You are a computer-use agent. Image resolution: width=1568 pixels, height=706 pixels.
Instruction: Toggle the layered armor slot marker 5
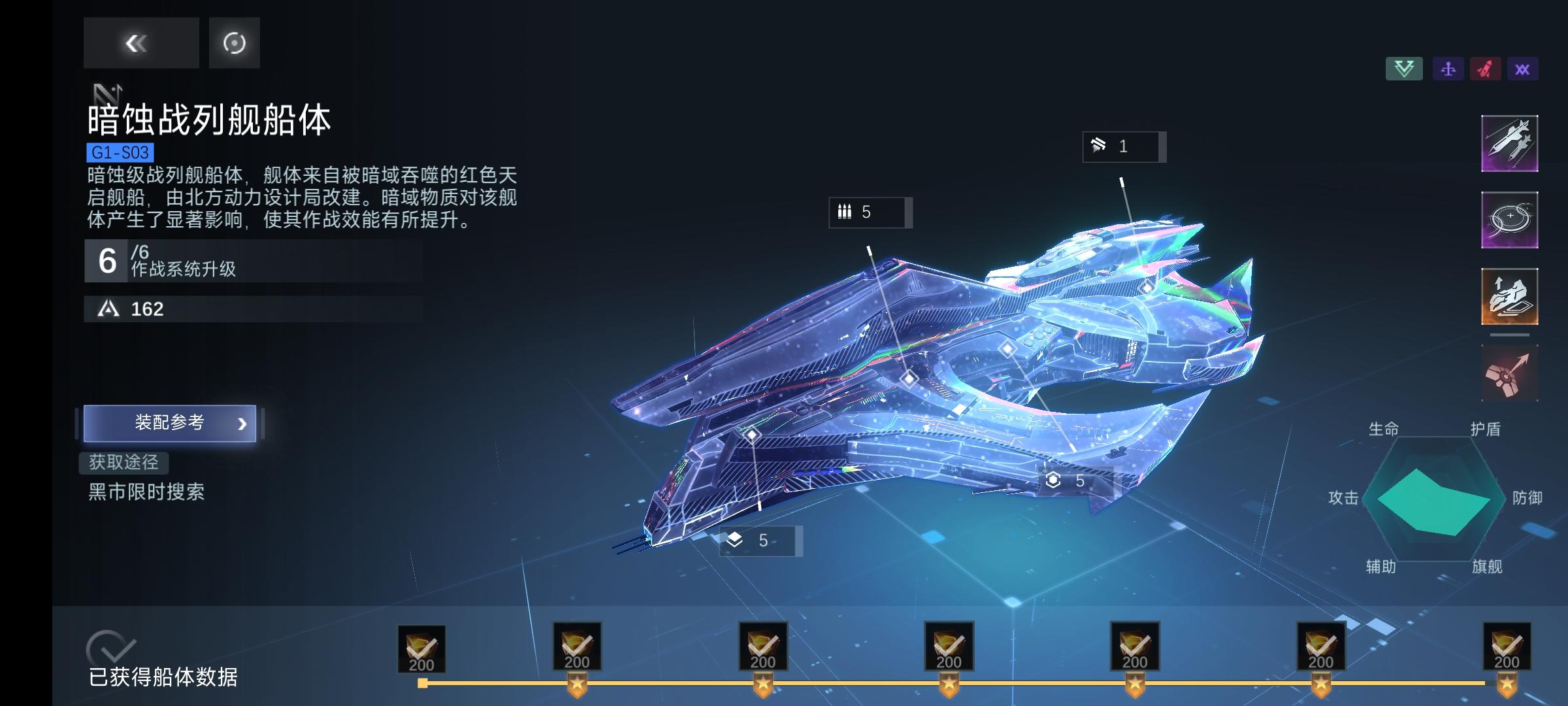click(x=760, y=541)
